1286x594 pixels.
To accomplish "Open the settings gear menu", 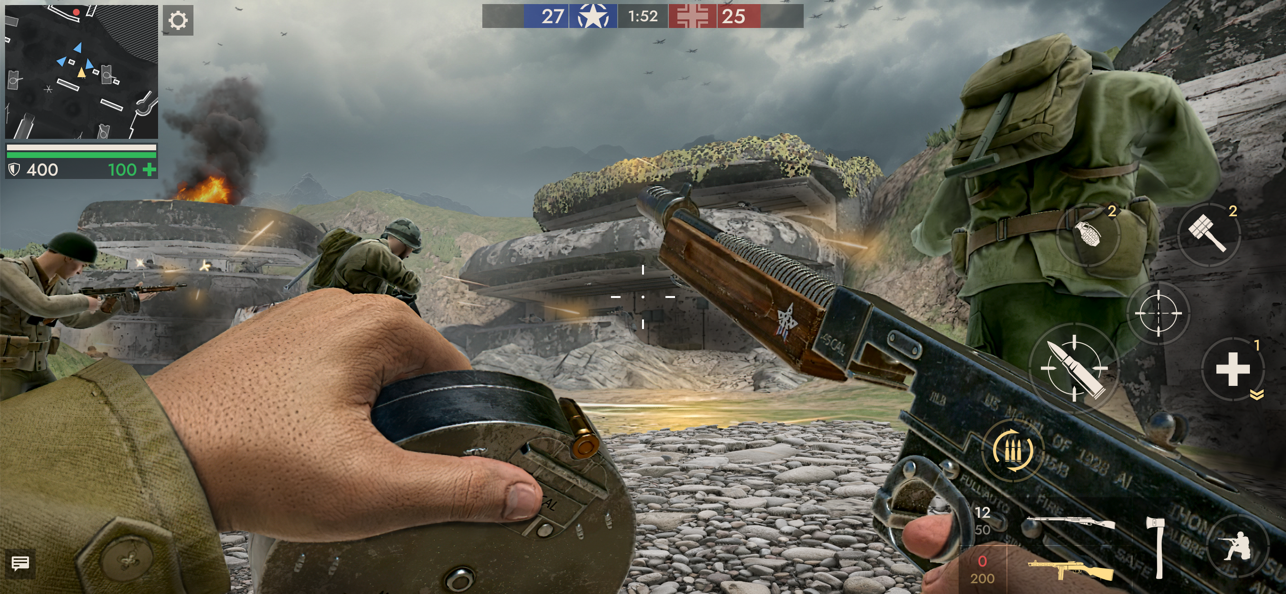I will pyautogui.click(x=178, y=20).
